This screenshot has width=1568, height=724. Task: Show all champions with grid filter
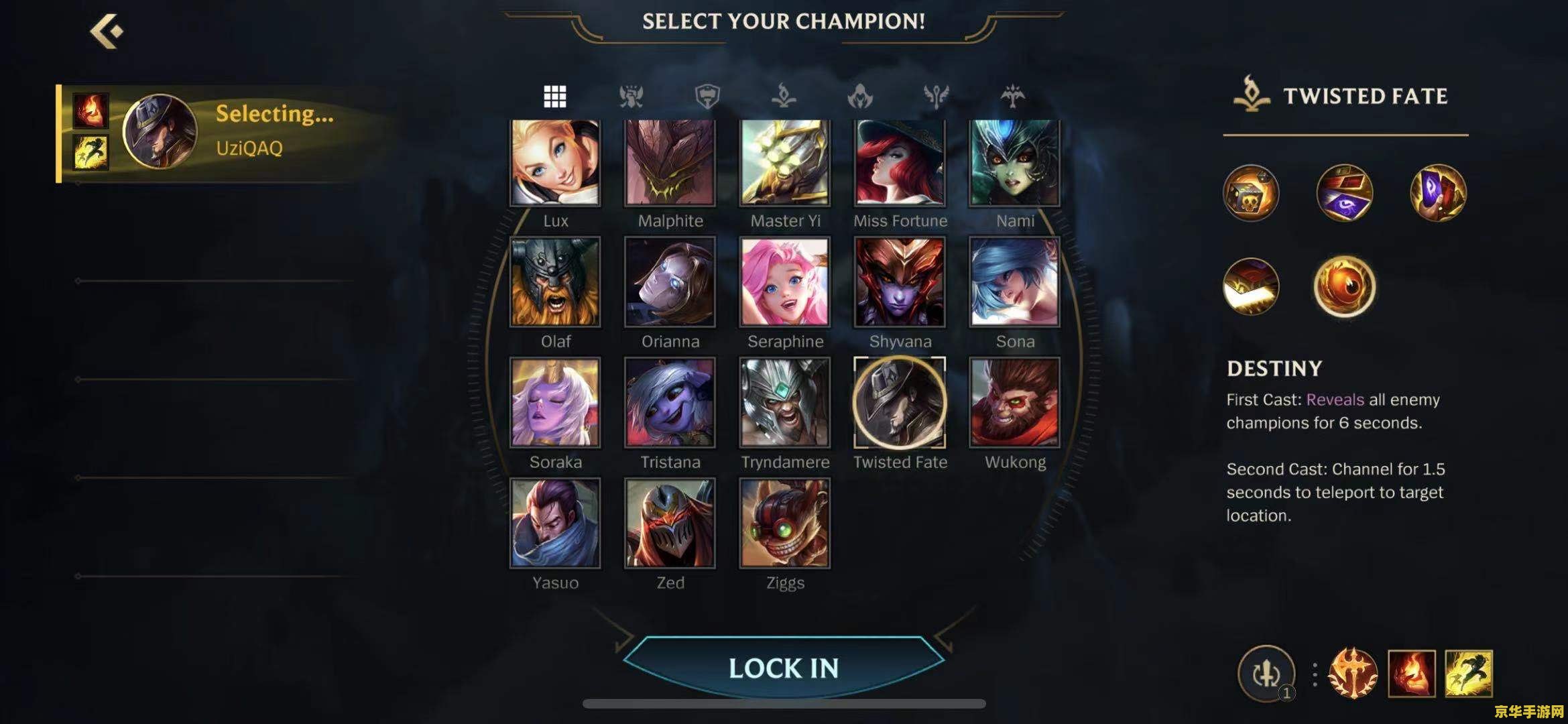pos(554,97)
